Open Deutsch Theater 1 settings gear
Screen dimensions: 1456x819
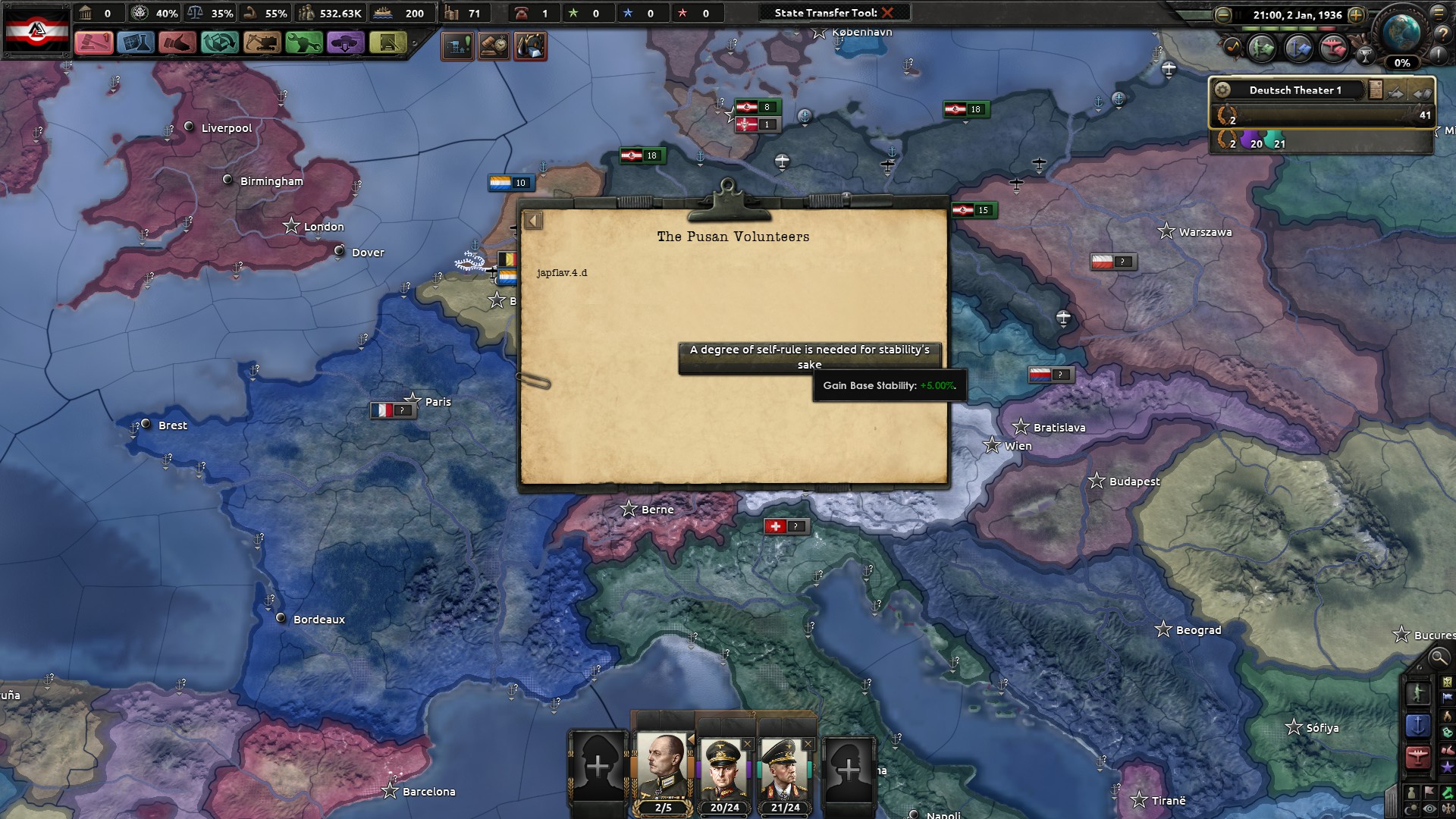pyautogui.click(x=1222, y=90)
